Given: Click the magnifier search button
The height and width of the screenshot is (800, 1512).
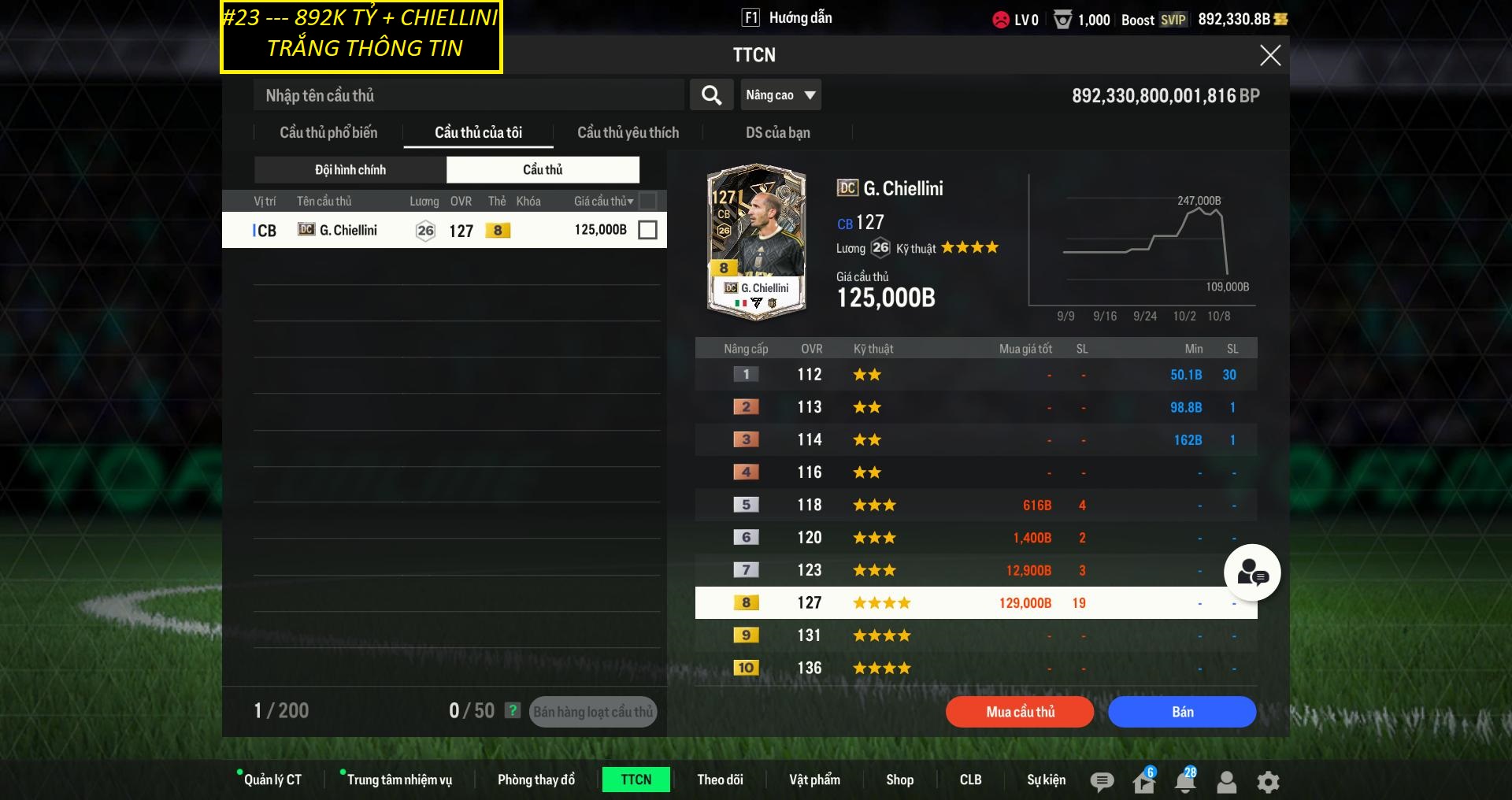Looking at the screenshot, I should [x=711, y=95].
